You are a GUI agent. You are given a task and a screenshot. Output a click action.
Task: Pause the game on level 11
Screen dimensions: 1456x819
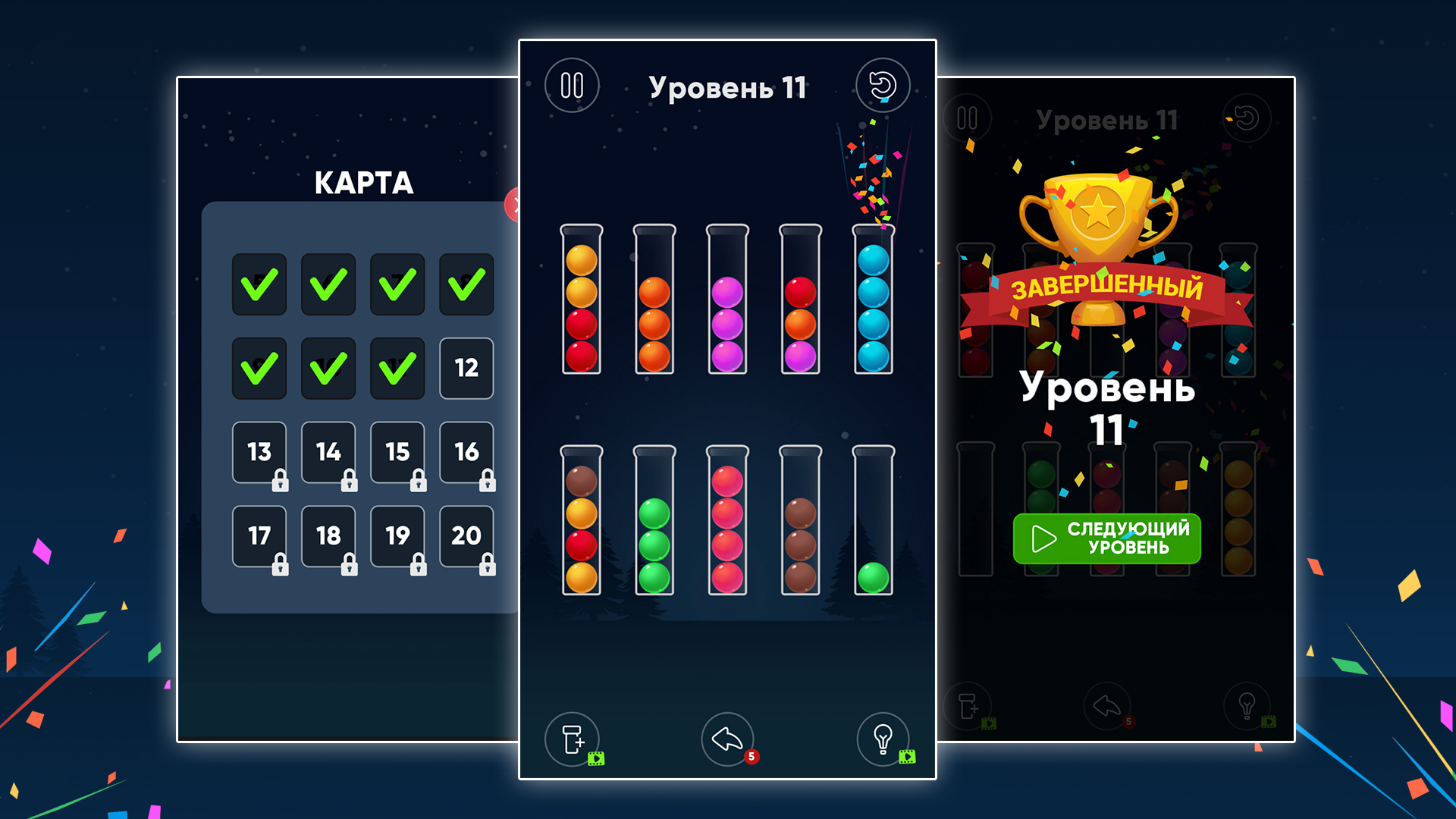pyautogui.click(x=572, y=85)
